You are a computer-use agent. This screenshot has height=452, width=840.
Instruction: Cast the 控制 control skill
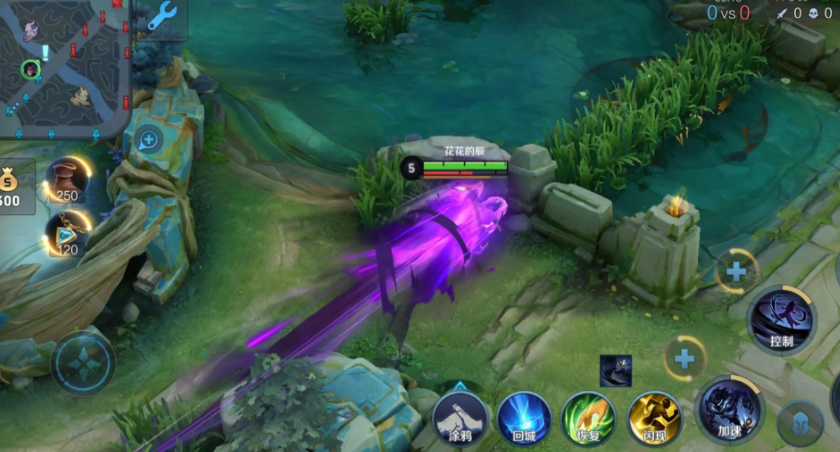point(781,319)
